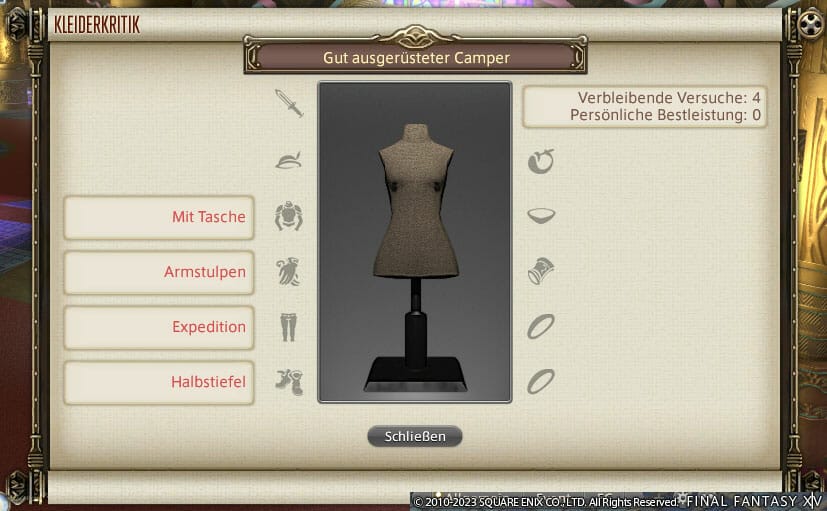Select the legs trousers slot icon
The image size is (827, 511).
click(x=289, y=326)
